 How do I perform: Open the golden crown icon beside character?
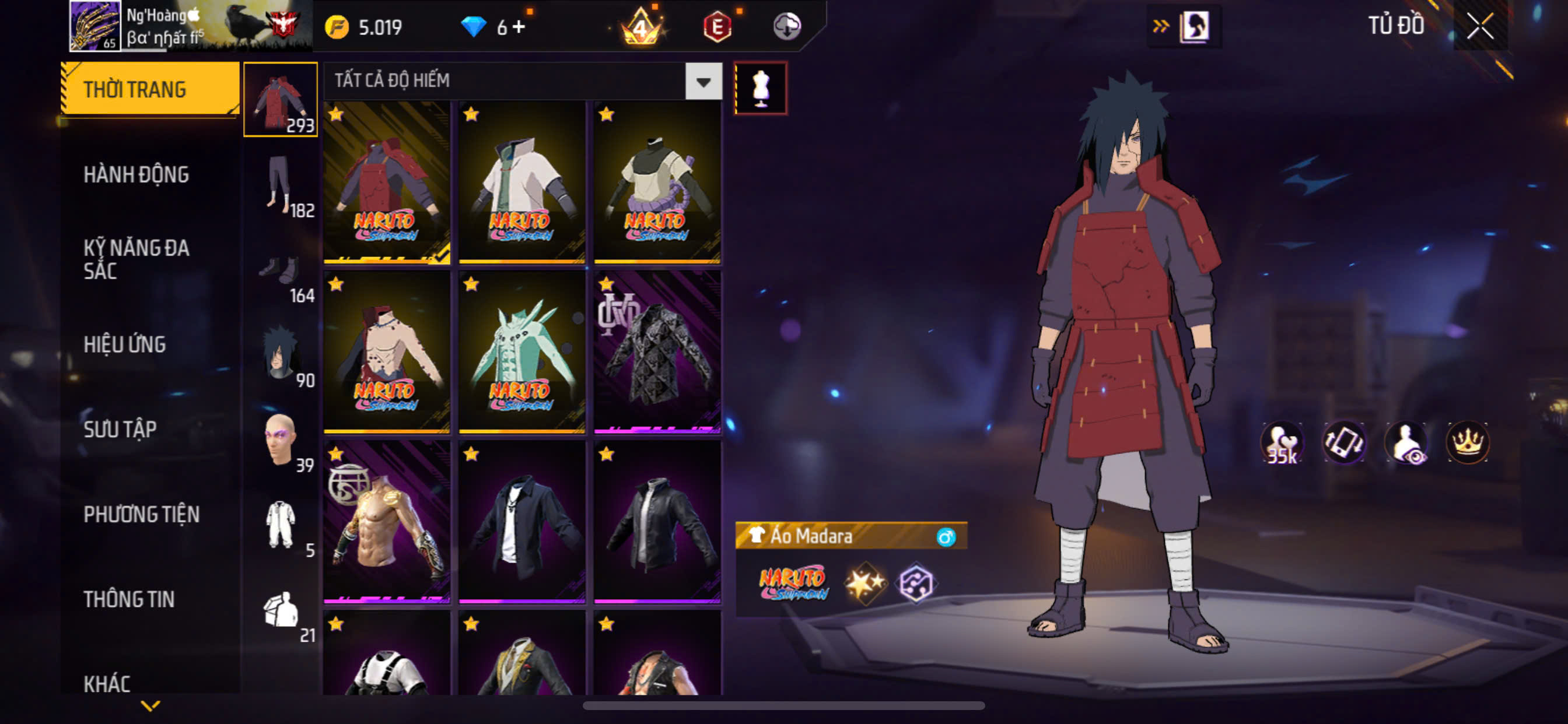[1468, 442]
